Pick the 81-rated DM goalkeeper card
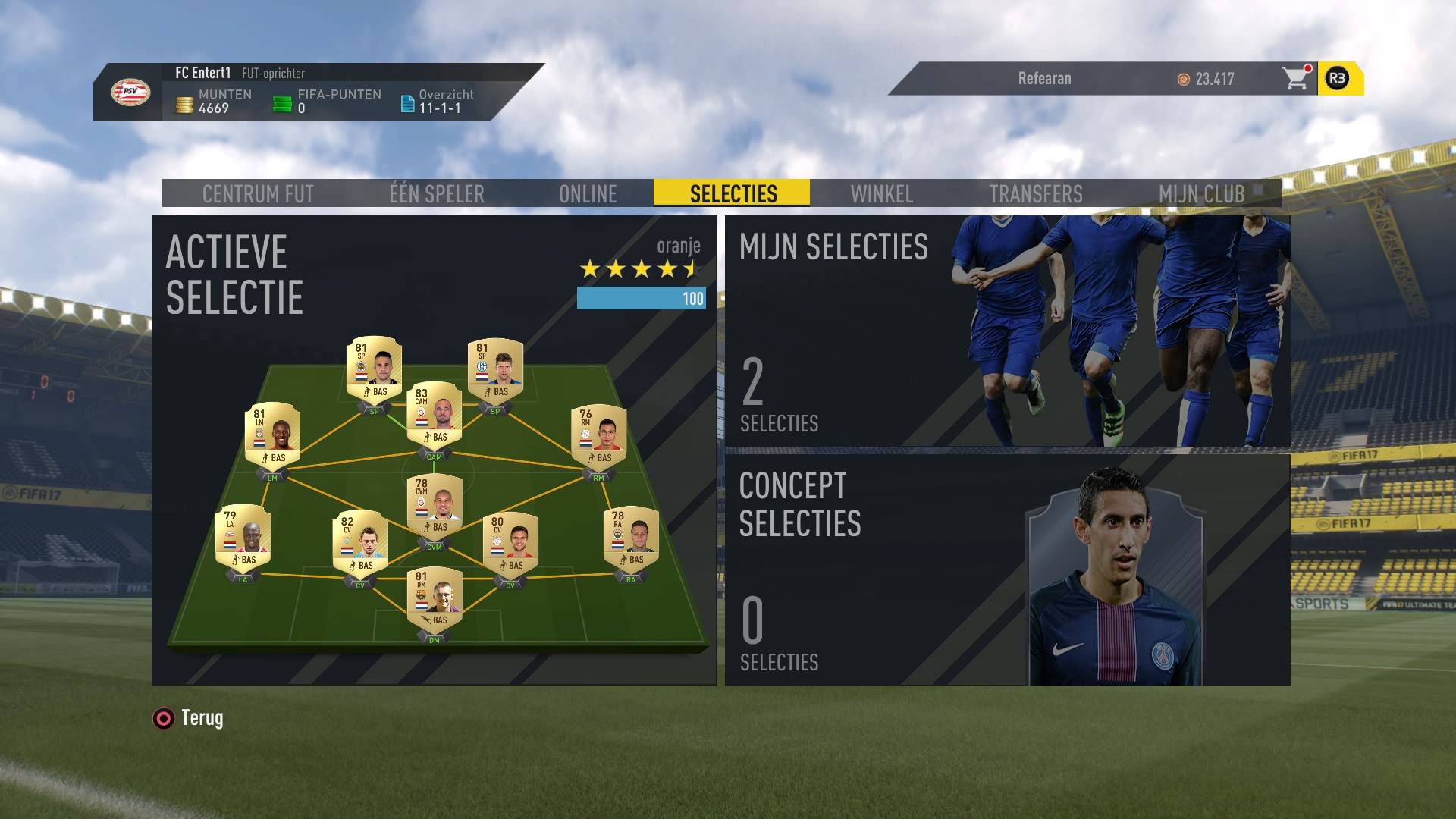The image size is (1456, 819). [435, 598]
